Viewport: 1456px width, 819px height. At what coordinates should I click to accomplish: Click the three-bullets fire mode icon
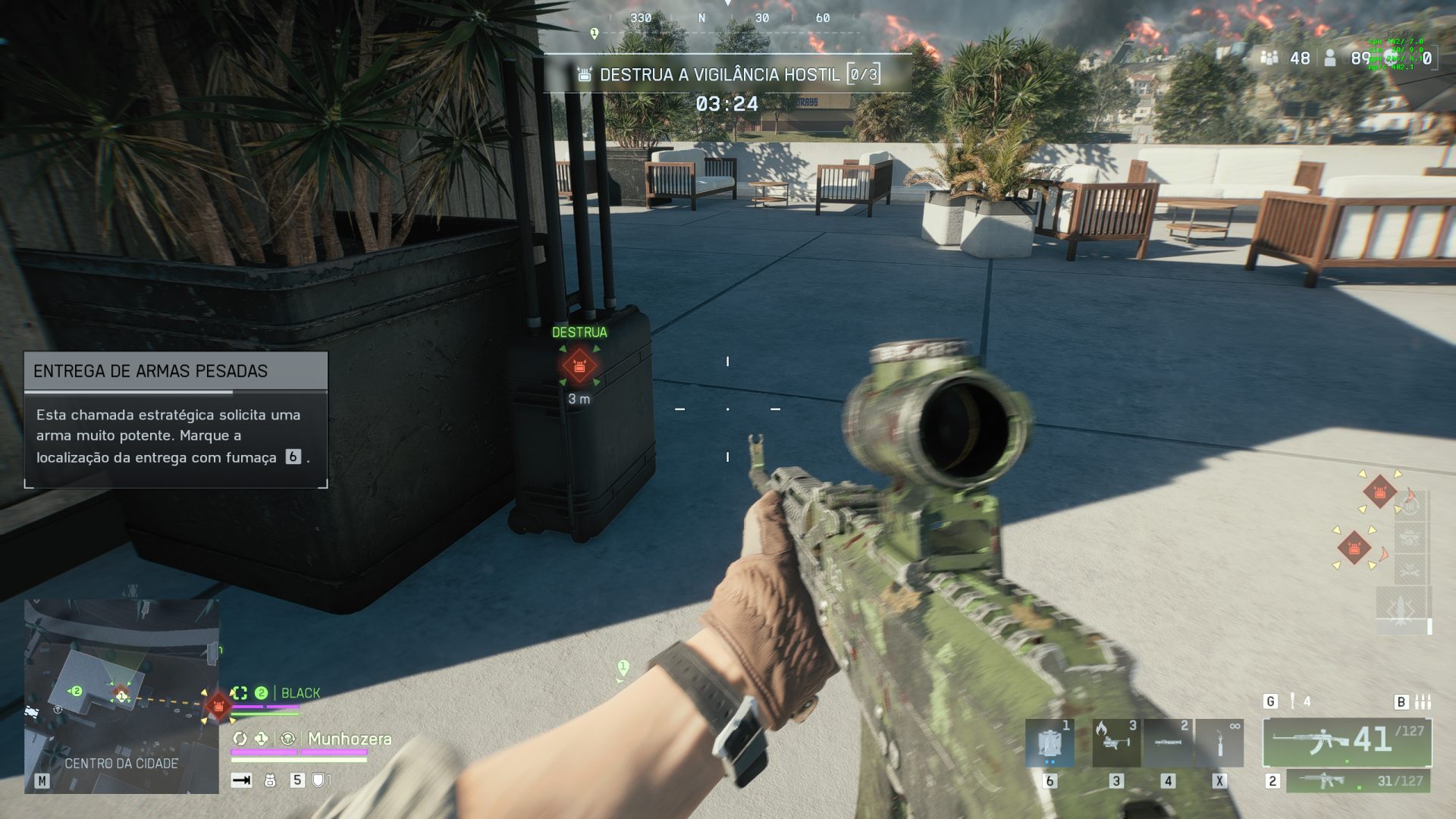point(1423,701)
